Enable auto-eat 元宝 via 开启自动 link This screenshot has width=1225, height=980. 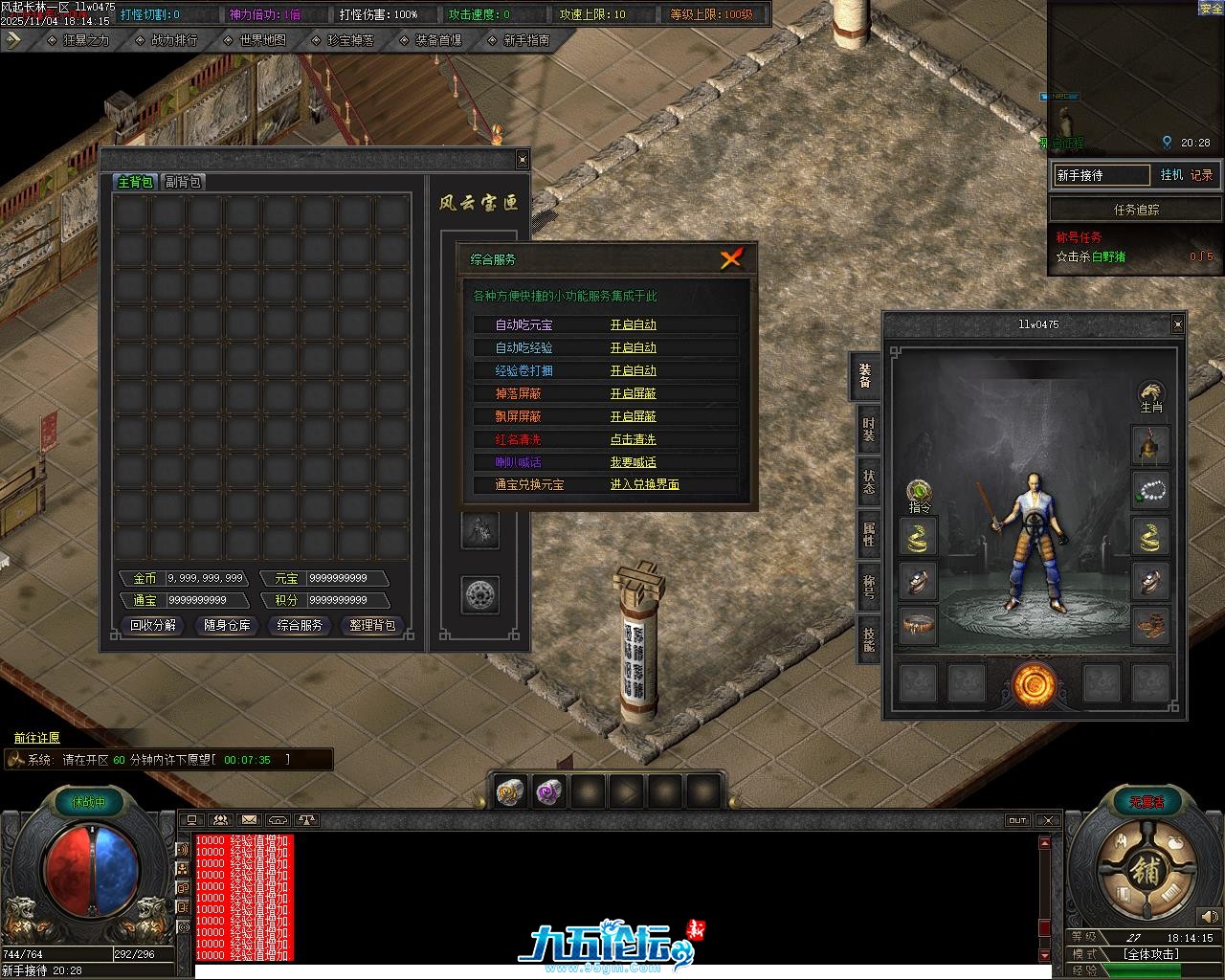[634, 324]
